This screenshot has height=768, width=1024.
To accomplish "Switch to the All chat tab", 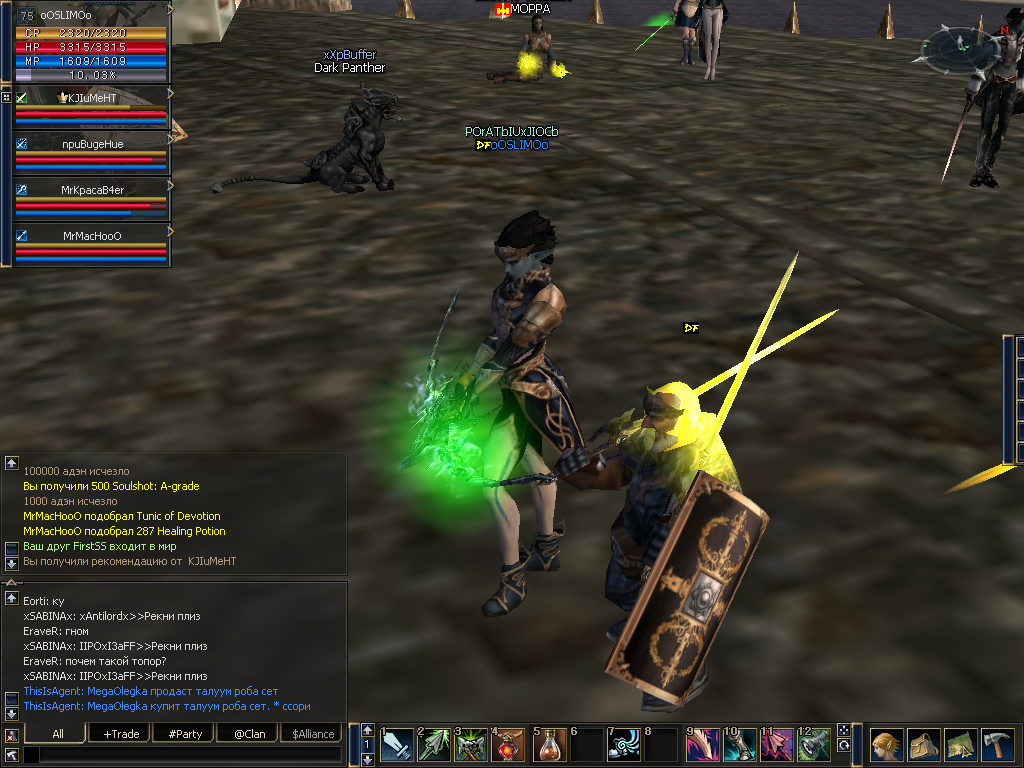I will coord(58,734).
